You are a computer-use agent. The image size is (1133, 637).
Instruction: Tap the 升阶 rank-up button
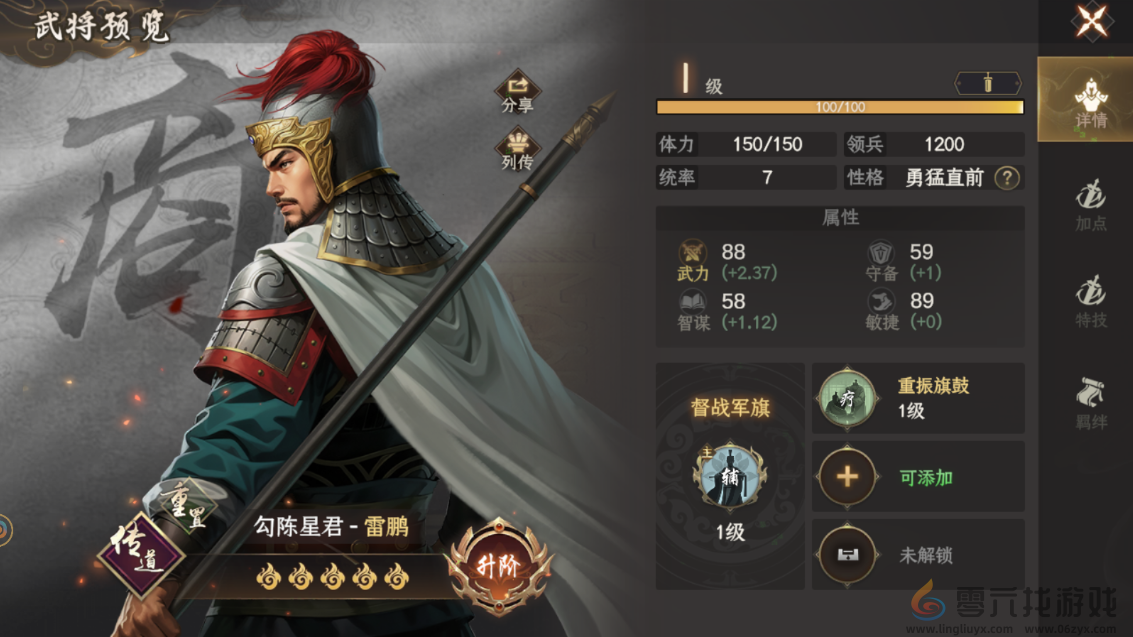[x=499, y=566]
